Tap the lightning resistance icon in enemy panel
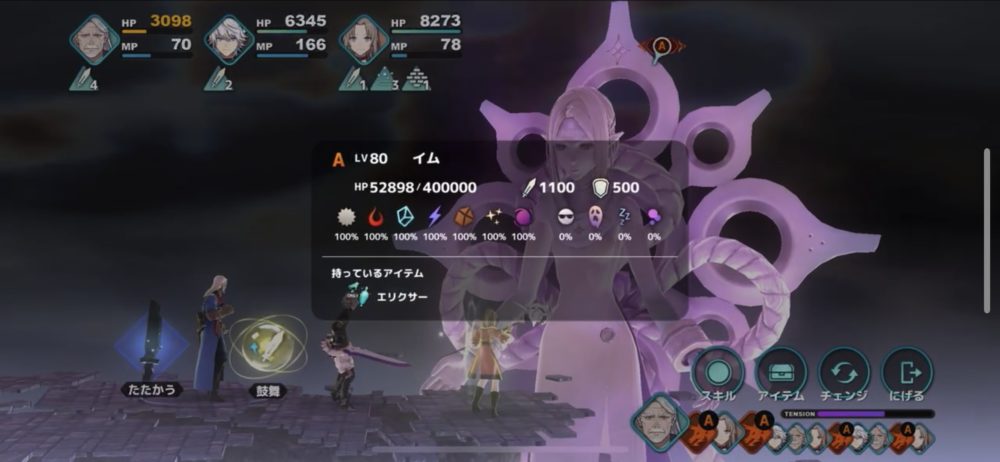 coord(435,216)
